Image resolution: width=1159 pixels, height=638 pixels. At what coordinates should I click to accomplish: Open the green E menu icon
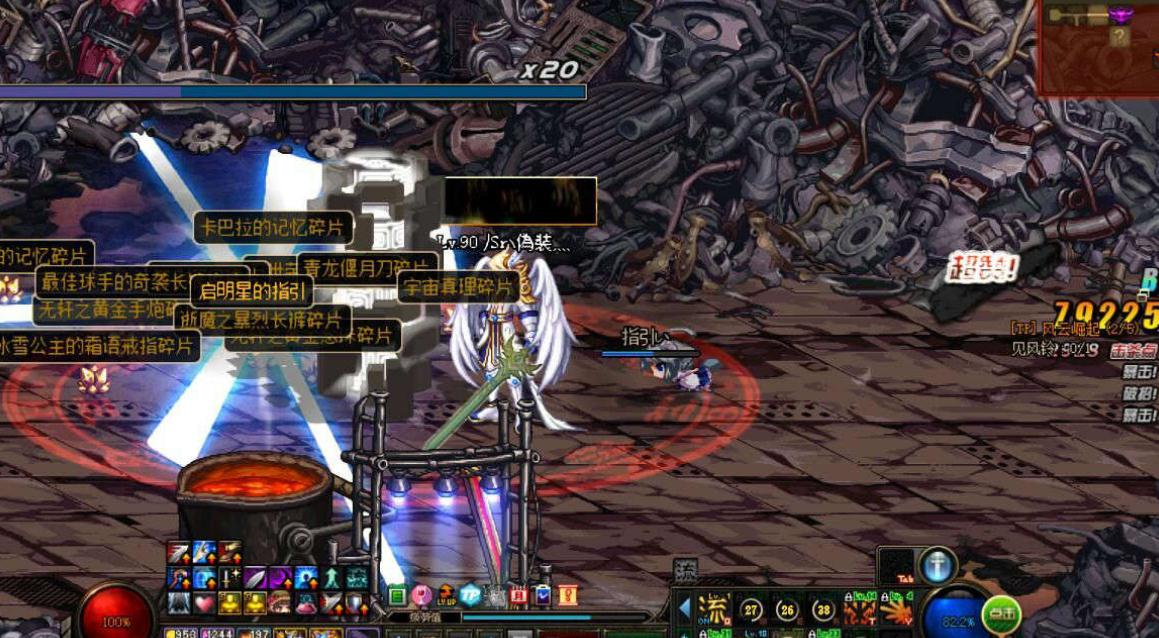pos(397,596)
